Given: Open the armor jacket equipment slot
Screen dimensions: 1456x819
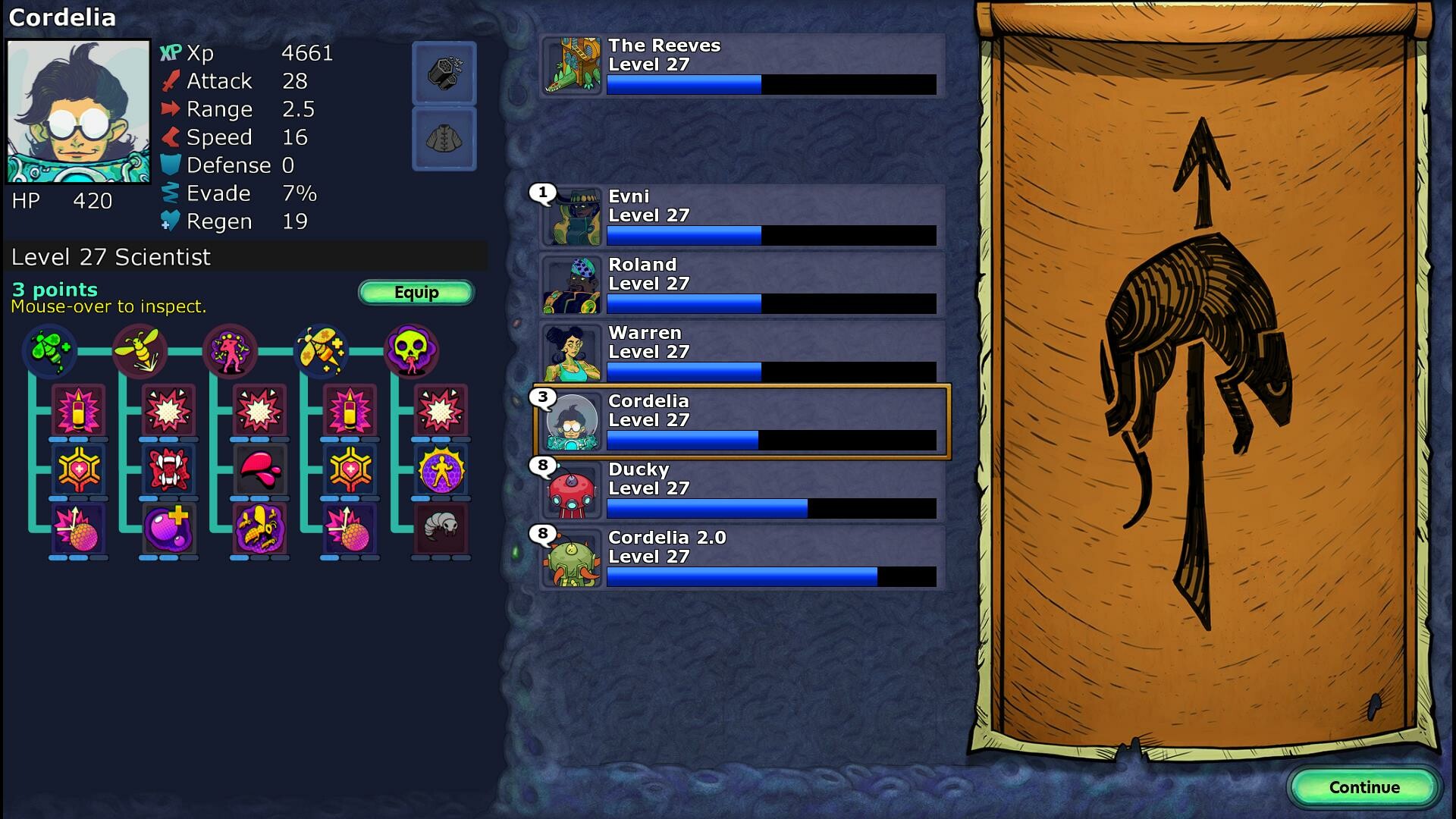Looking at the screenshot, I should click(444, 138).
